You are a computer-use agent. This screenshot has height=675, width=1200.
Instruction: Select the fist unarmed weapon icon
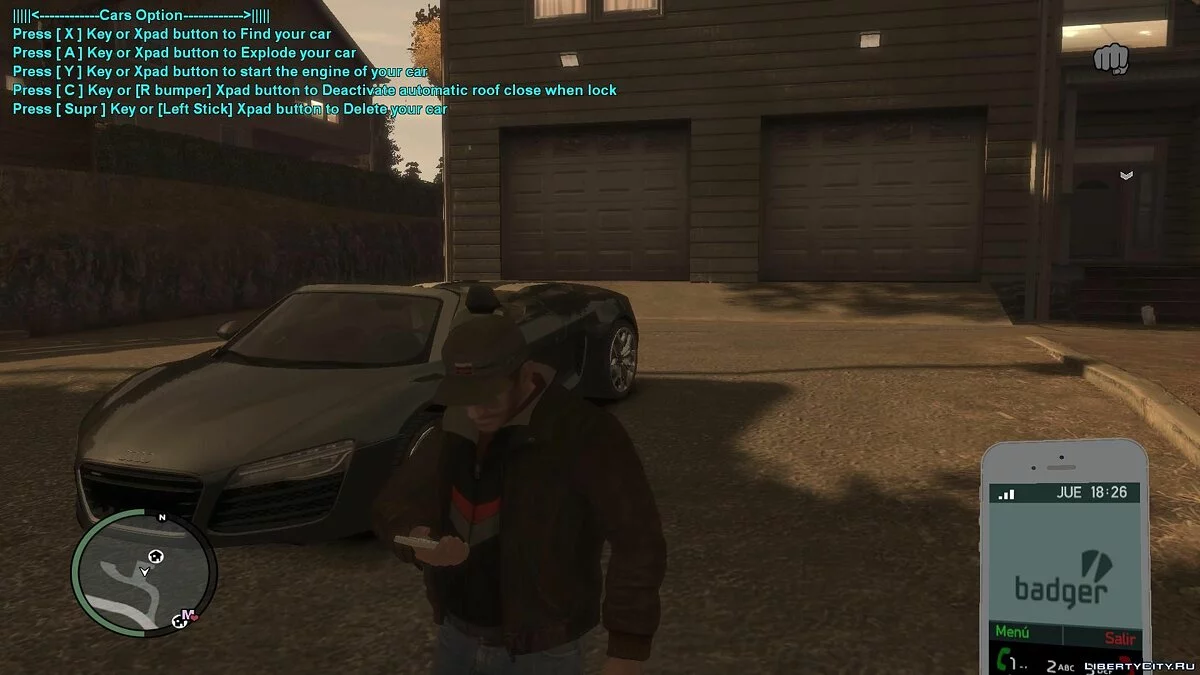(x=1110, y=59)
